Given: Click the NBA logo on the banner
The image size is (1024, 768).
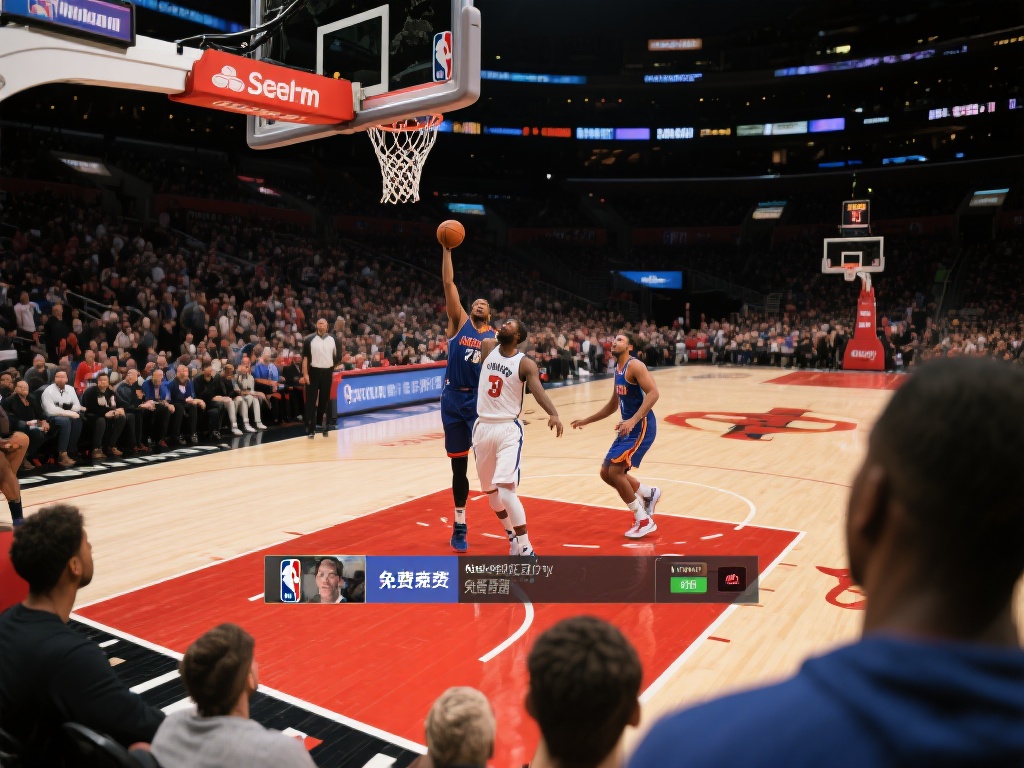Looking at the screenshot, I should click(290, 580).
